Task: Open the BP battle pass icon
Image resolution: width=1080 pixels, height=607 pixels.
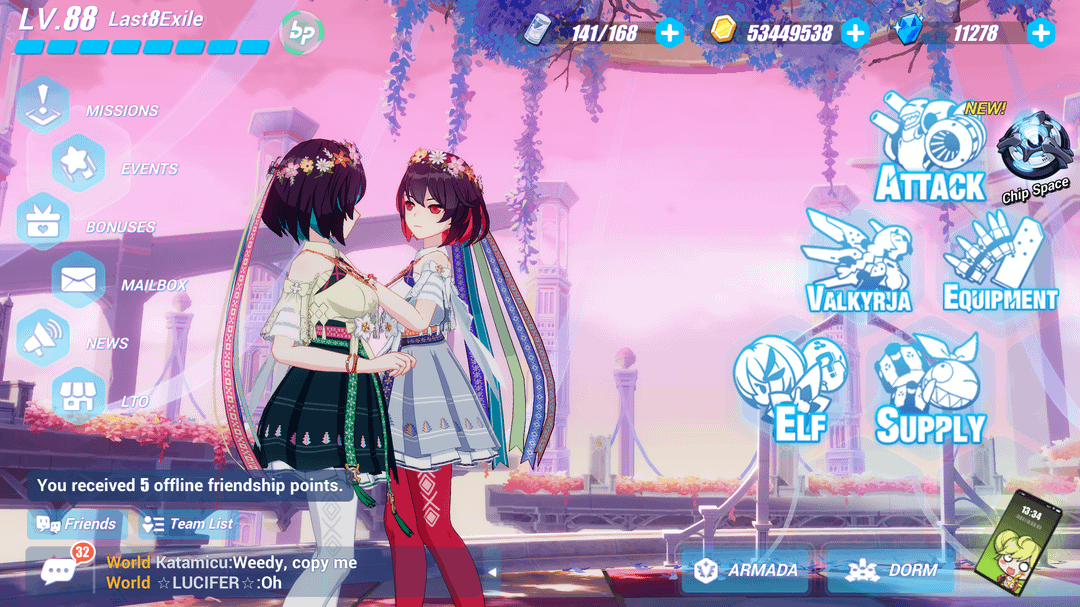Action: pos(301,33)
